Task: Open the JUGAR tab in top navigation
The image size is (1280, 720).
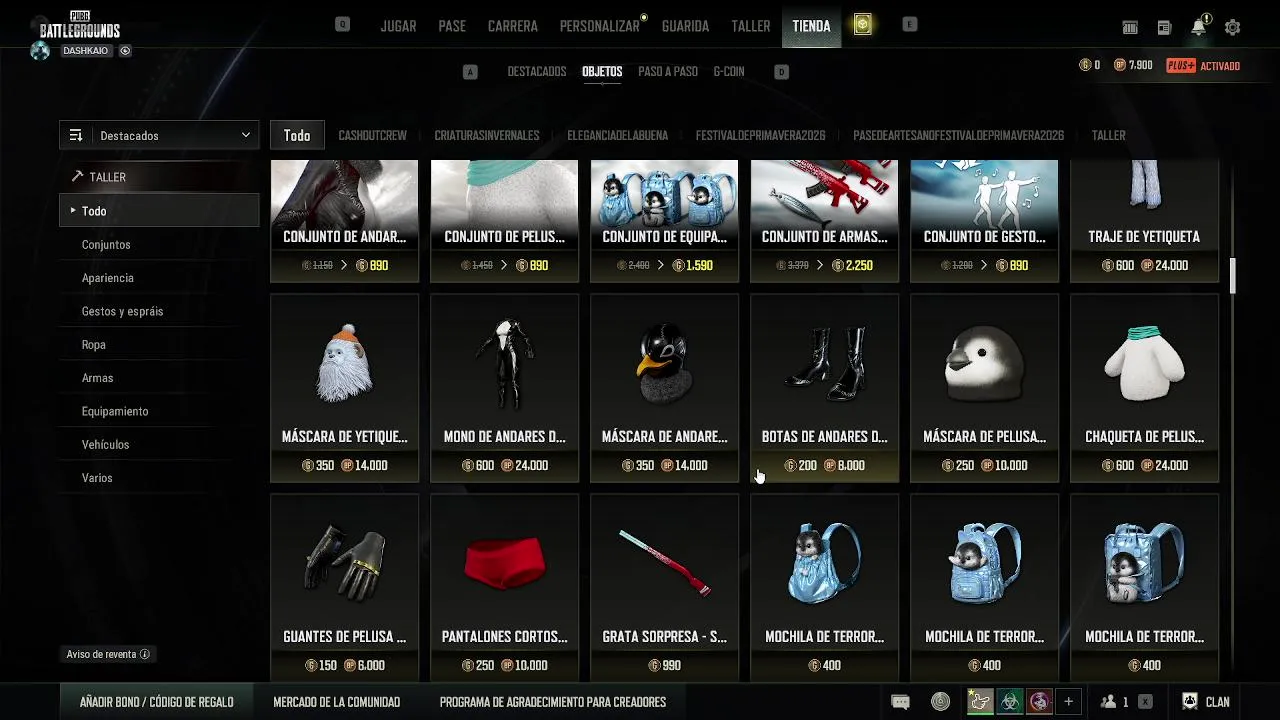Action: click(x=398, y=26)
